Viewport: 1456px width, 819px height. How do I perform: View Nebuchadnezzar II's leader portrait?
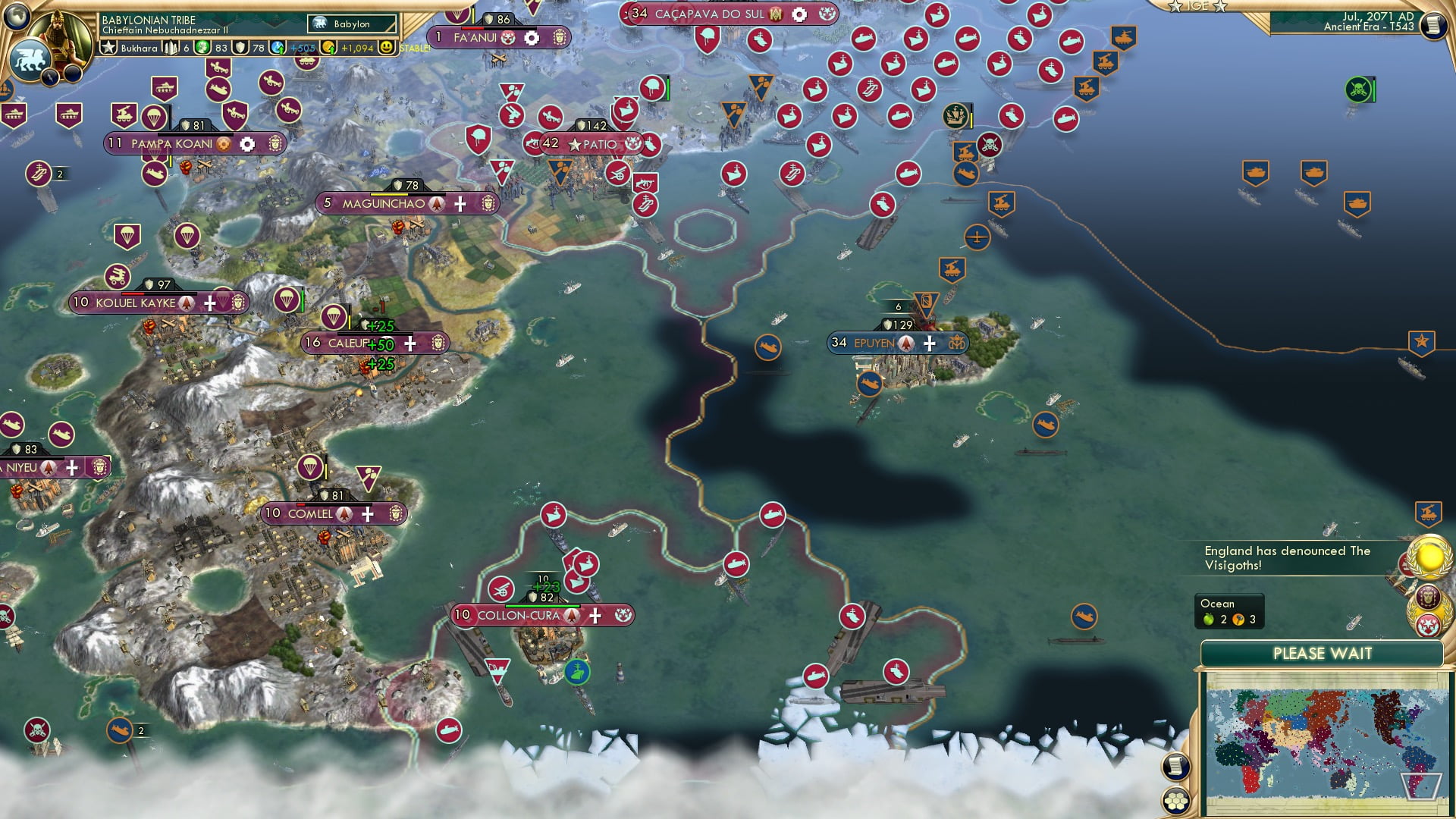tap(59, 36)
